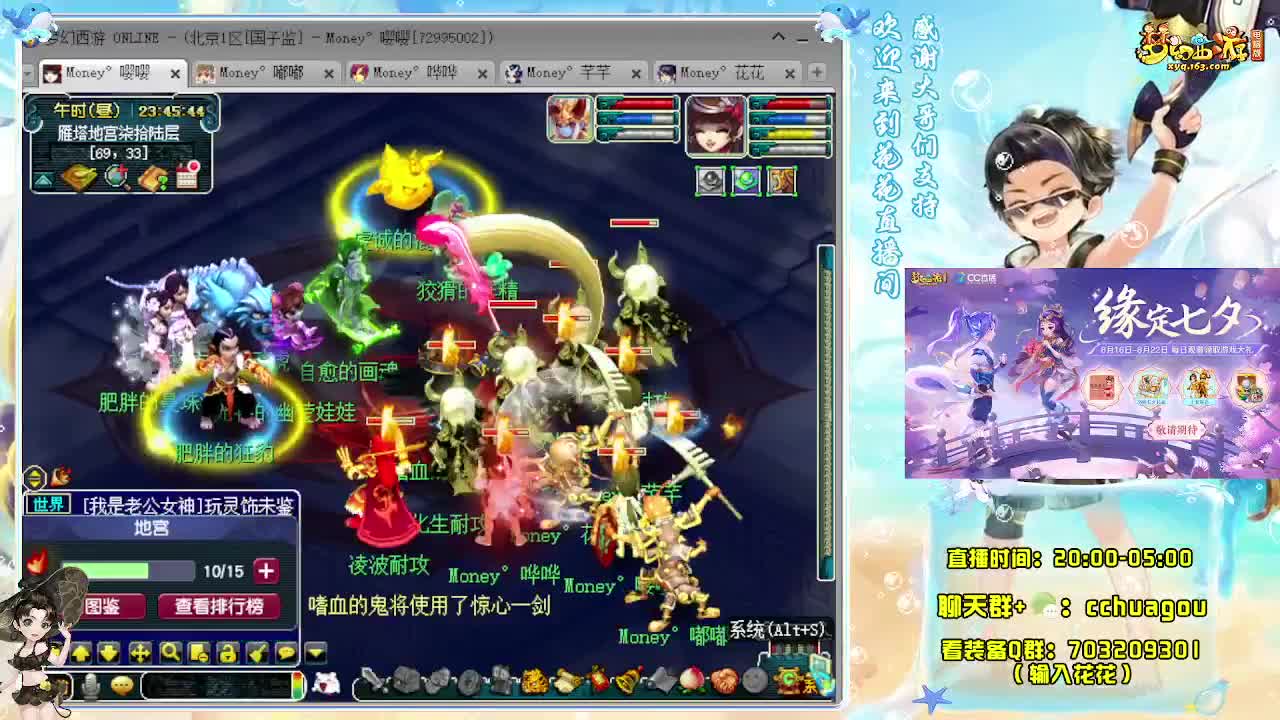Select the search magnifier in the chat toolbar
Screen dimensions: 1280x720
(x=172, y=651)
